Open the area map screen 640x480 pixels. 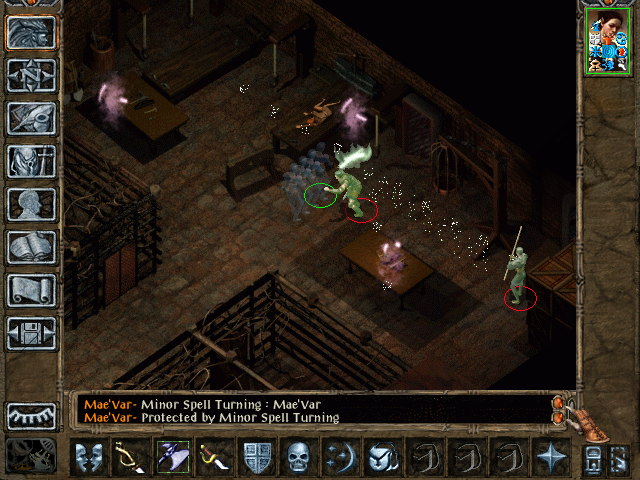[x=31, y=75]
